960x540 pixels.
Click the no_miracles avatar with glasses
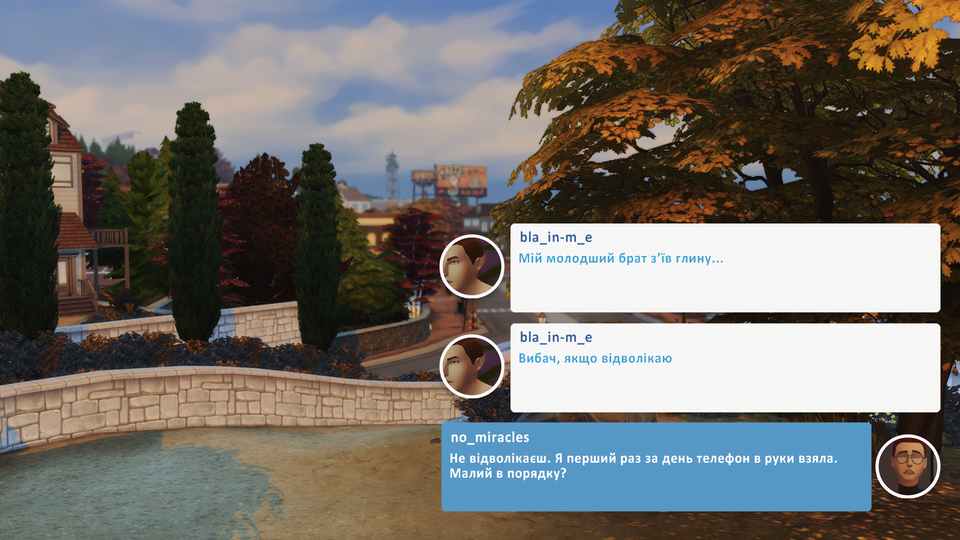click(x=907, y=467)
